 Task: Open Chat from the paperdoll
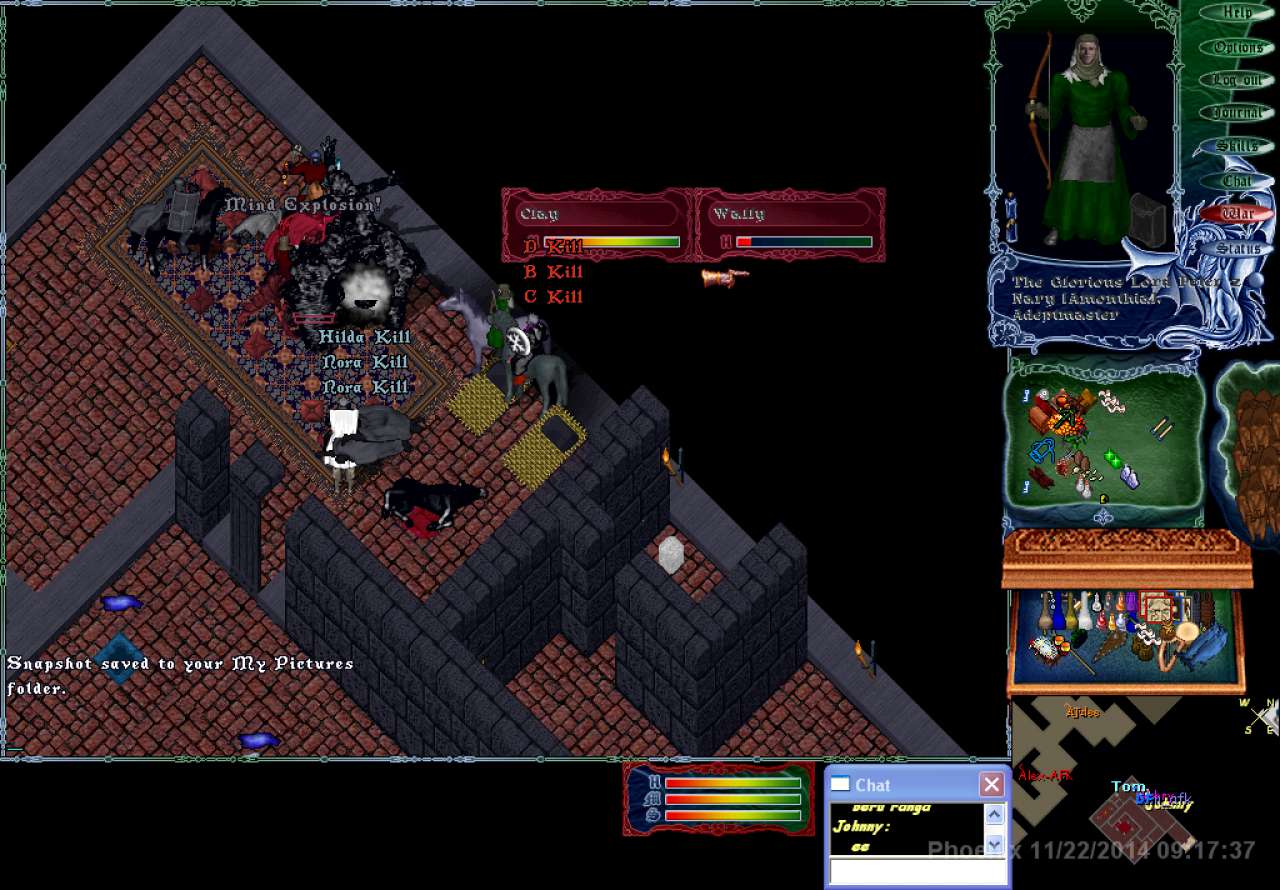(1237, 181)
